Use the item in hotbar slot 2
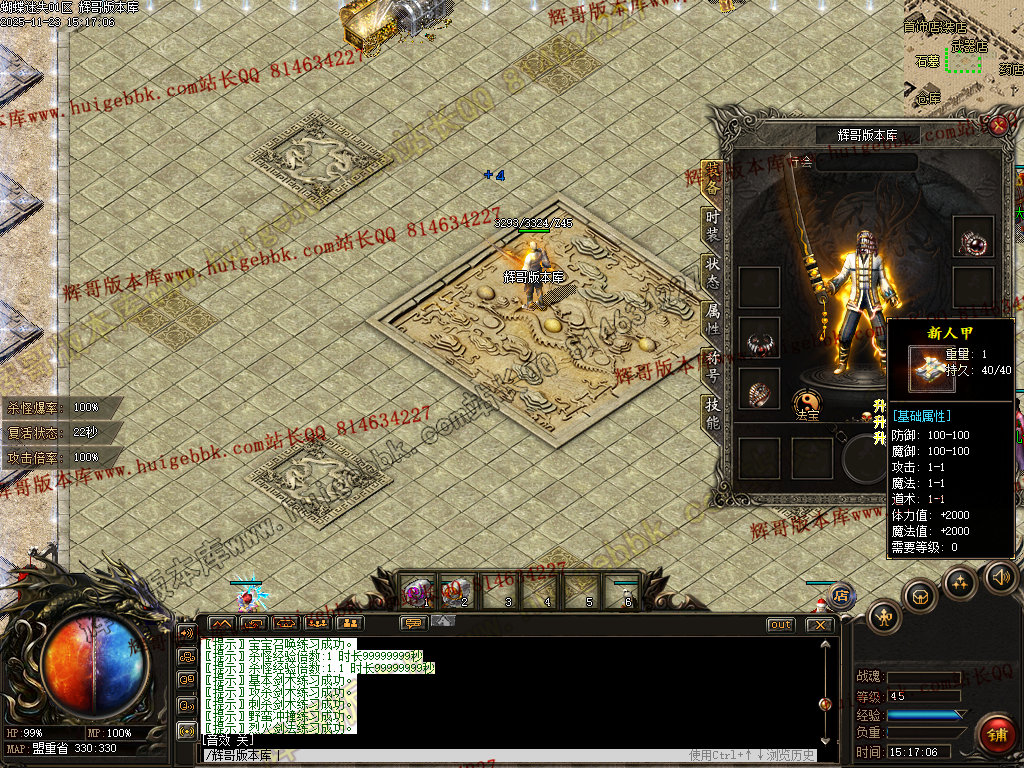This screenshot has width=1024, height=768. click(x=458, y=591)
